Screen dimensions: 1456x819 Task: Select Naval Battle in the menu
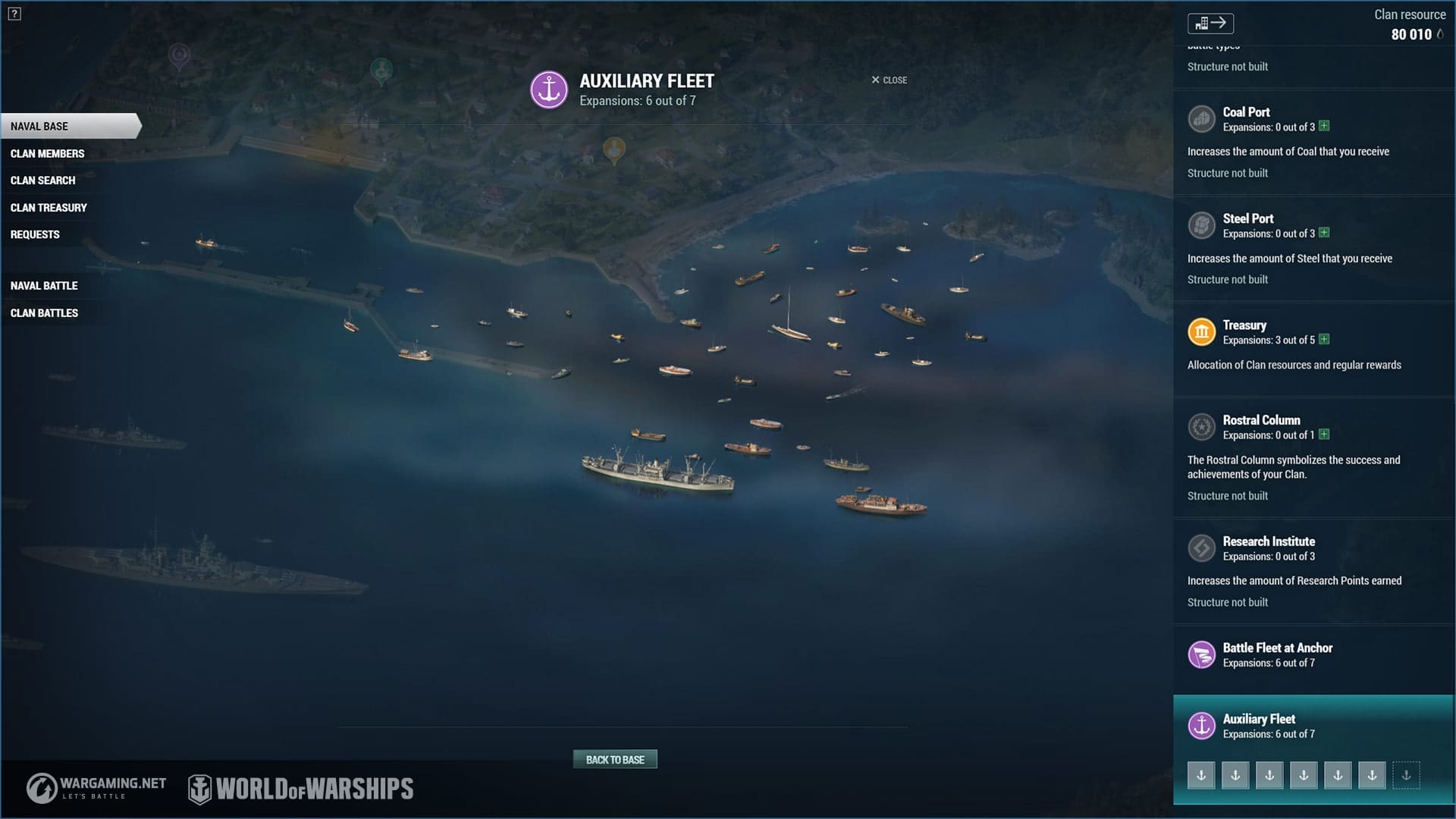click(x=44, y=286)
